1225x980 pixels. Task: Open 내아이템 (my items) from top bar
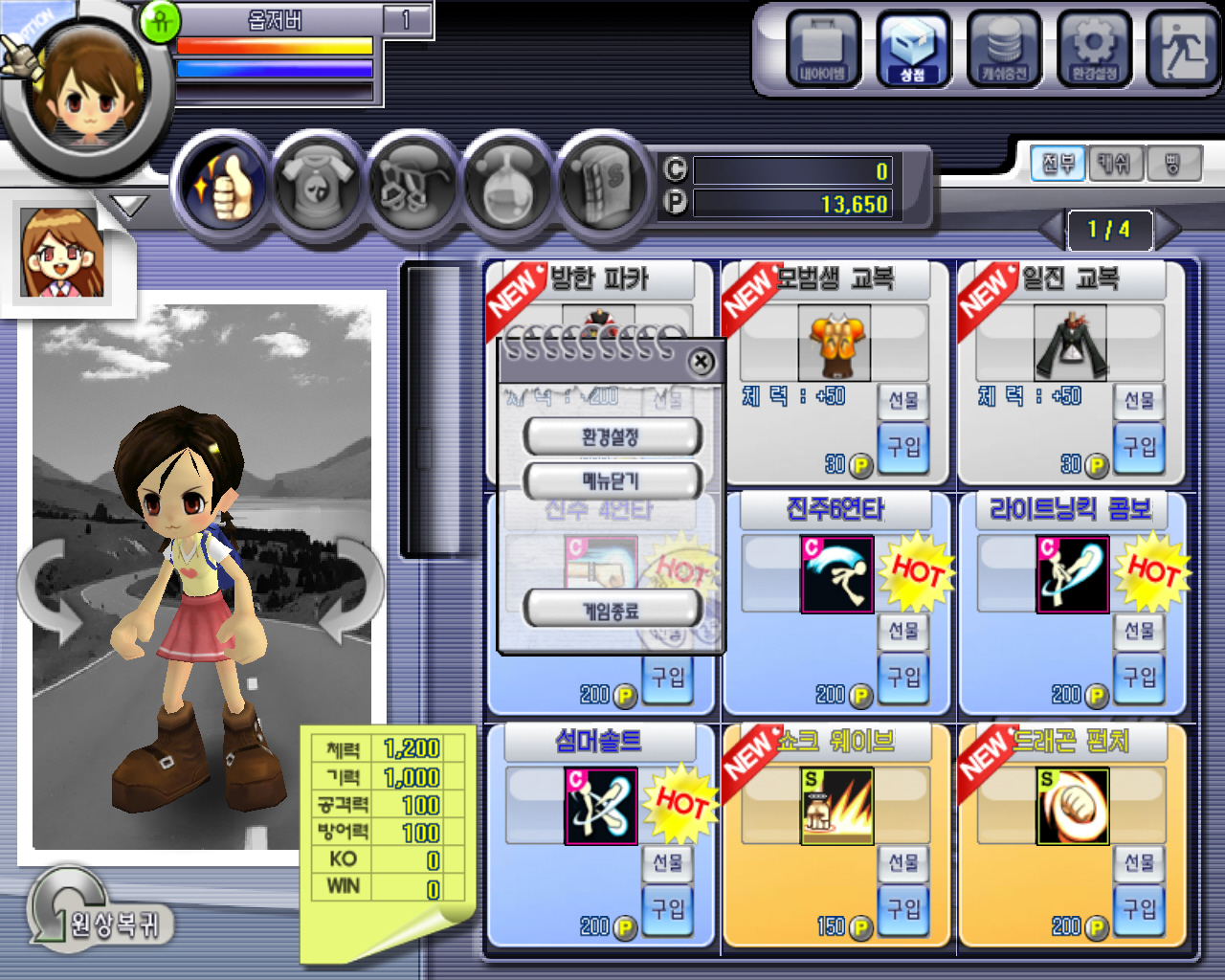[823, 49]
